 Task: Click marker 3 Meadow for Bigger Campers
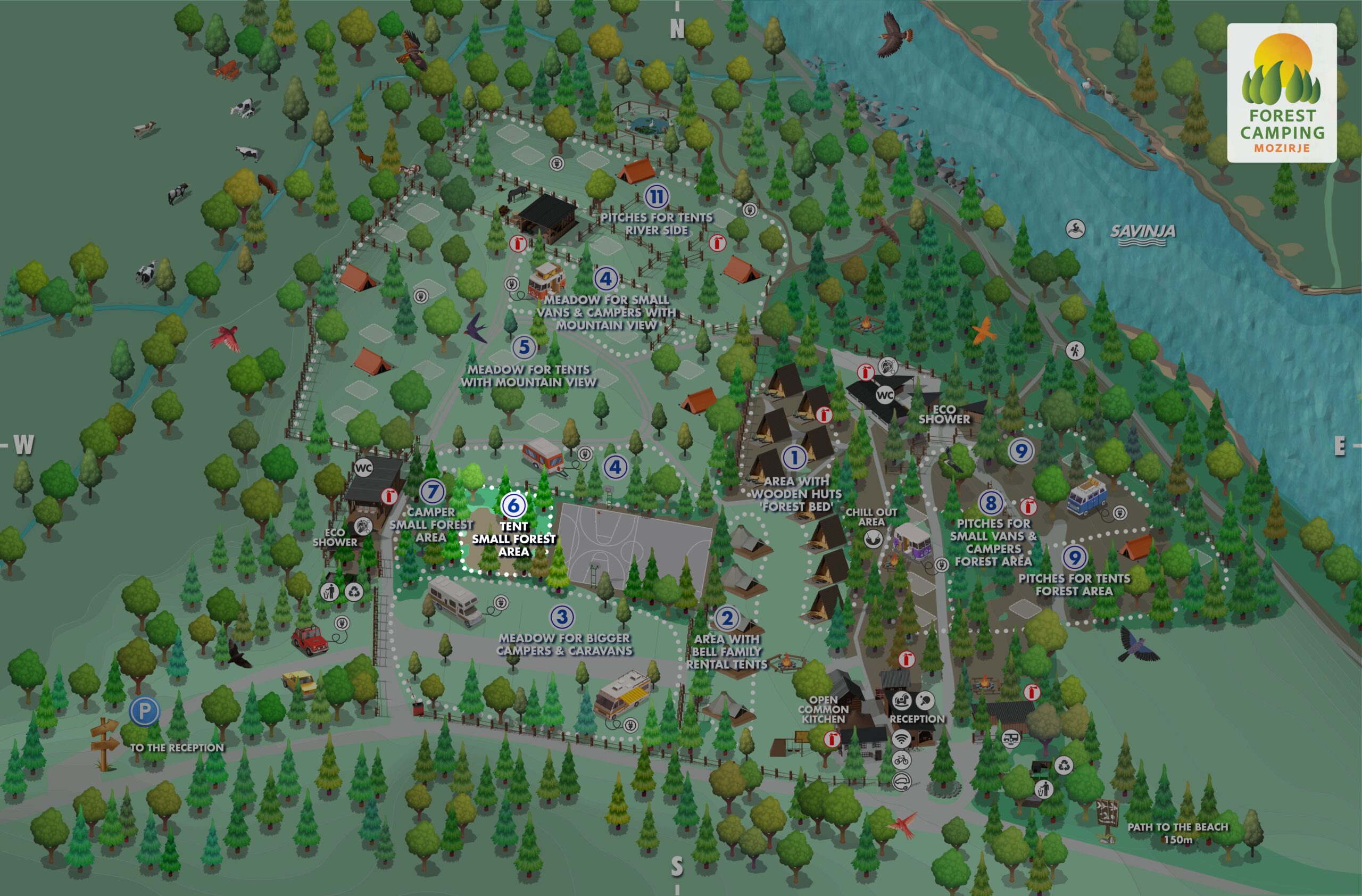[562, 616]
